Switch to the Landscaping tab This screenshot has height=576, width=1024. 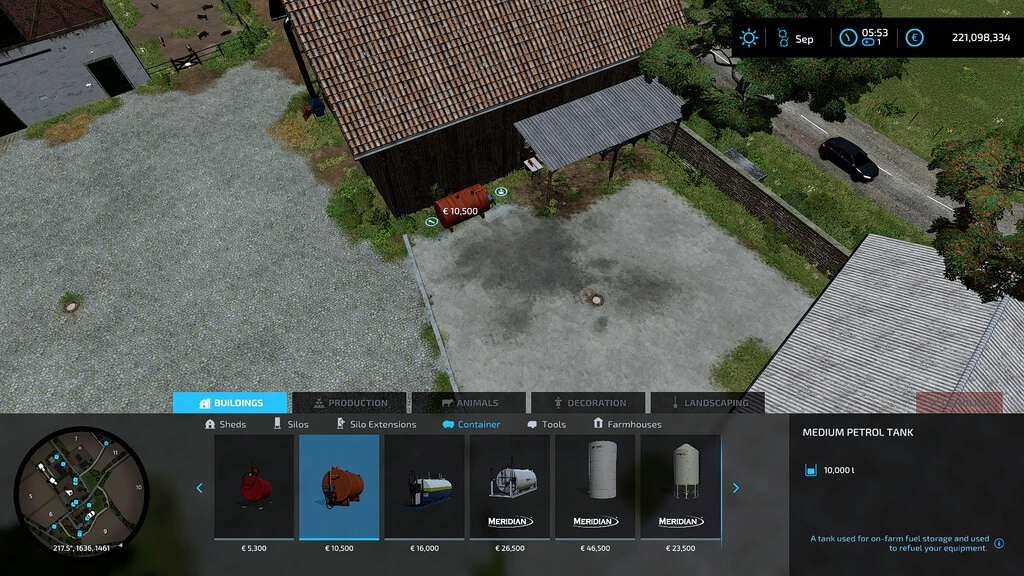(x=708, y=403)
